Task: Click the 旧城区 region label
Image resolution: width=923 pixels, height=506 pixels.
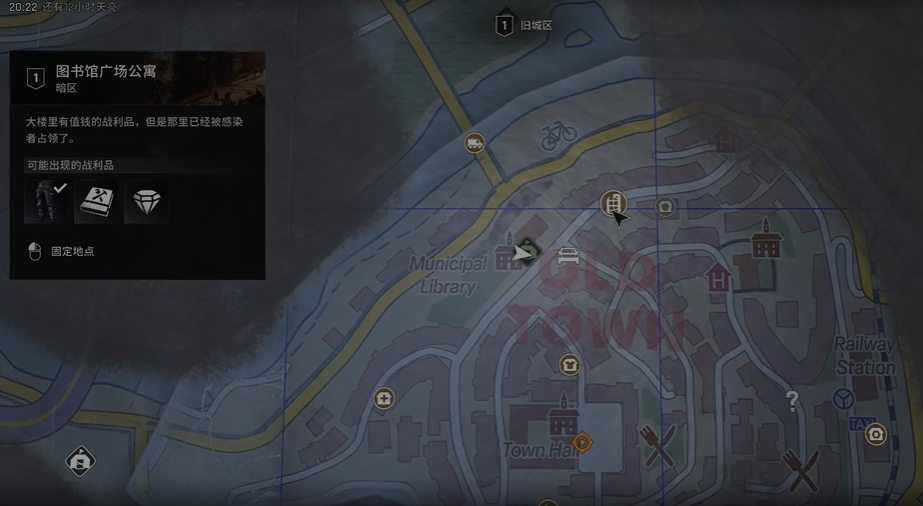Action: pos(536,26)
